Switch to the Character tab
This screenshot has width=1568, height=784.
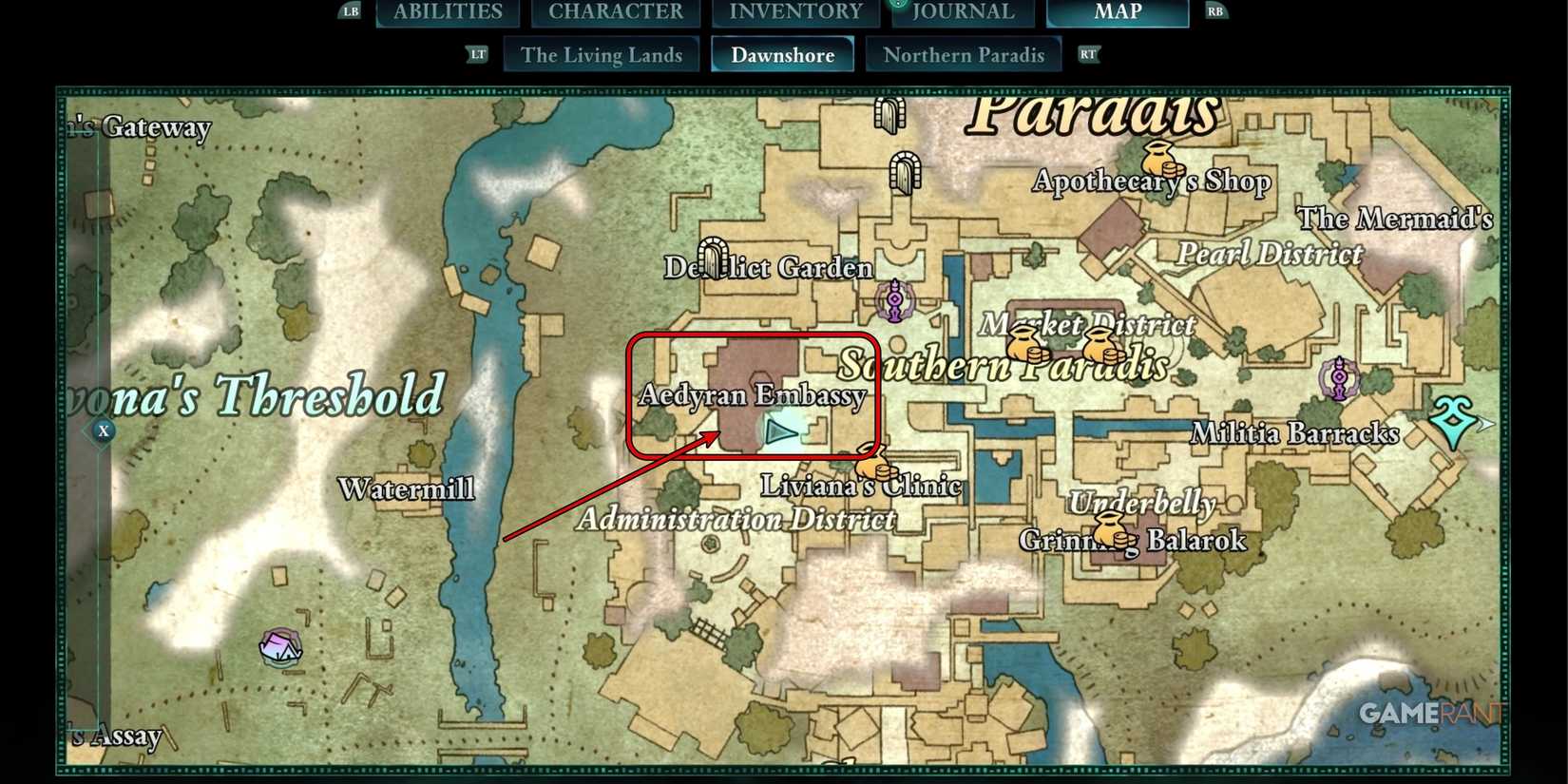coord(615,11)
